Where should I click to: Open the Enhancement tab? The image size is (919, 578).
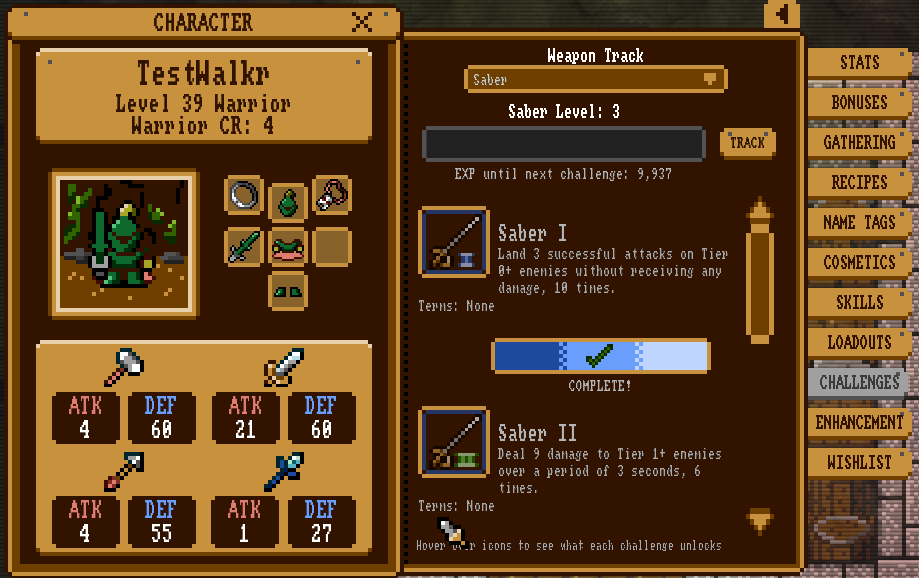pos(859,422)
